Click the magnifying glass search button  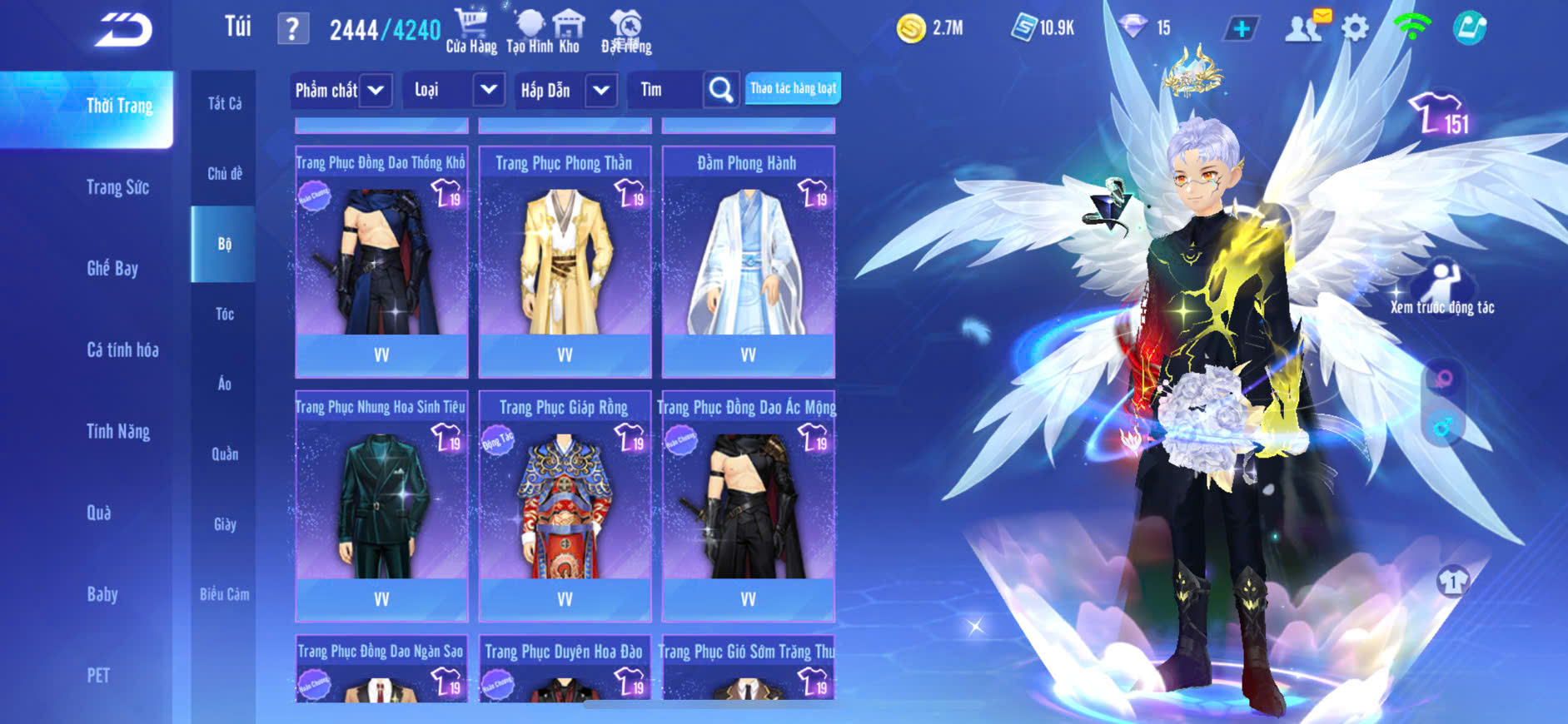click(720, 90)
